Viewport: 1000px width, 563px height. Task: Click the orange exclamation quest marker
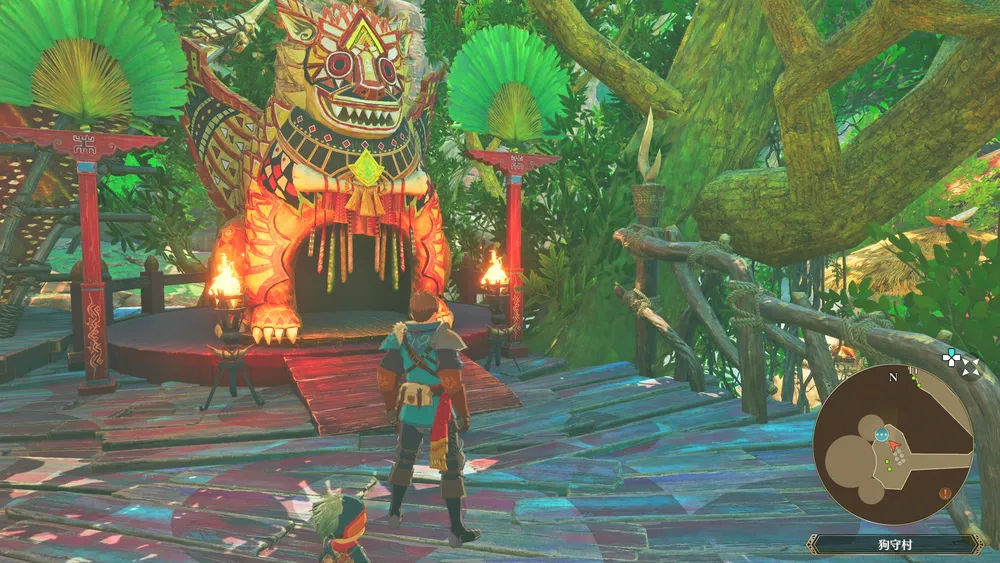[945, 492]
